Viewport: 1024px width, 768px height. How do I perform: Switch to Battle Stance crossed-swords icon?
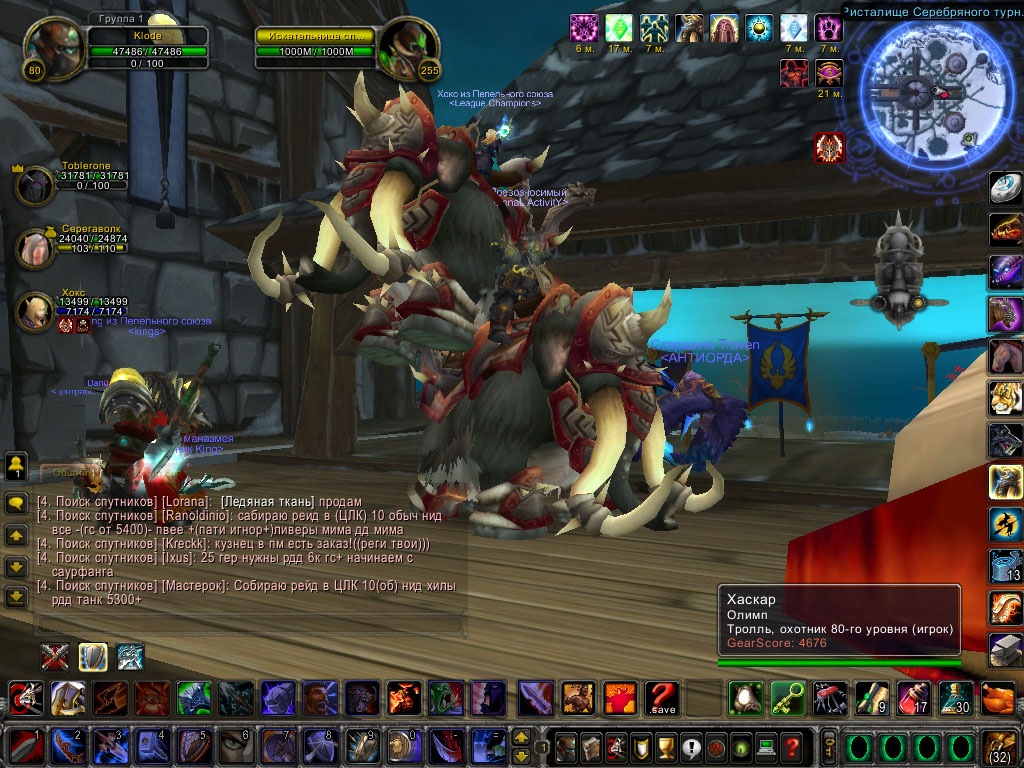point(55,656)
